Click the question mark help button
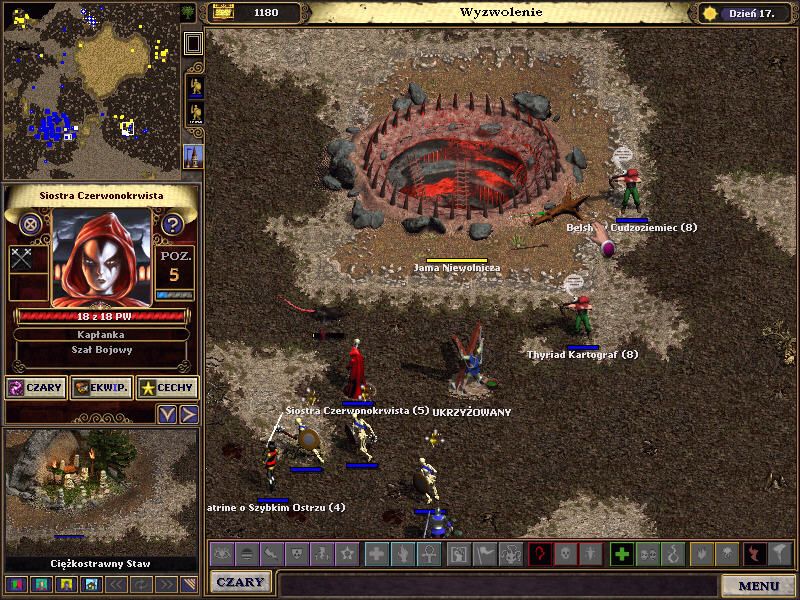 click(172, 224)
